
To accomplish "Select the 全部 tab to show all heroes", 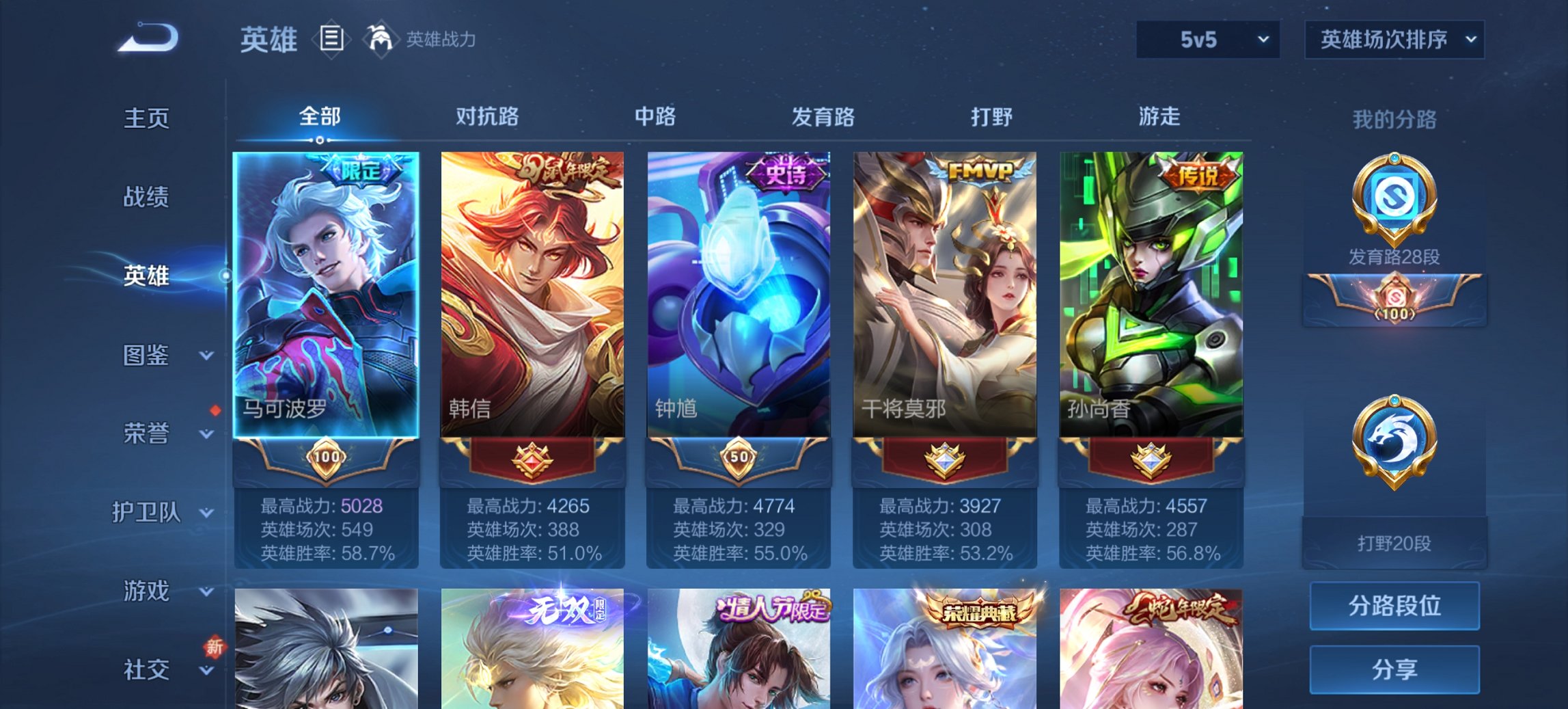I will 322,118.
